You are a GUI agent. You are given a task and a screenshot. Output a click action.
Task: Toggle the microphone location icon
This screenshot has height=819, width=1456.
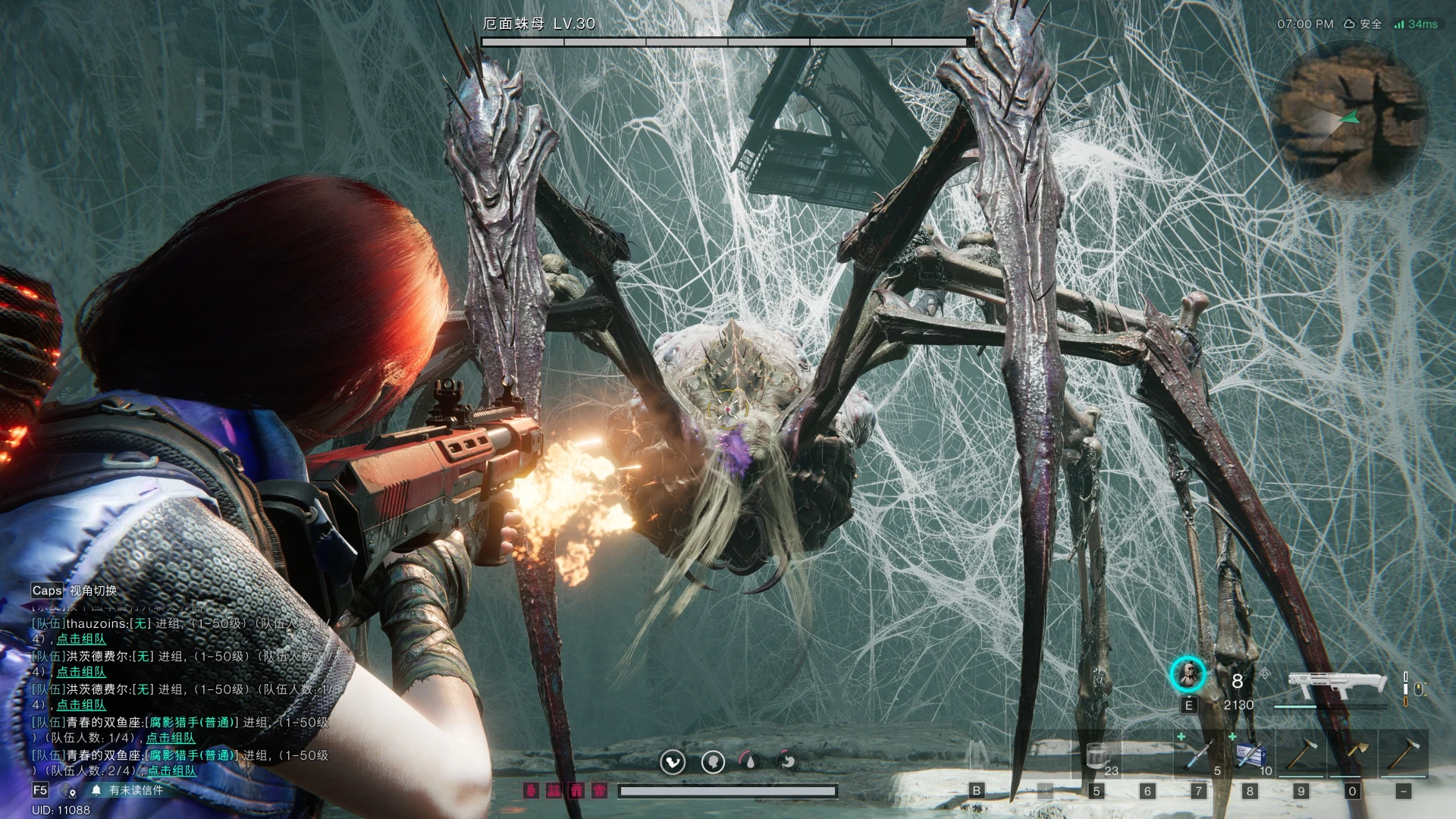(71, 791)
